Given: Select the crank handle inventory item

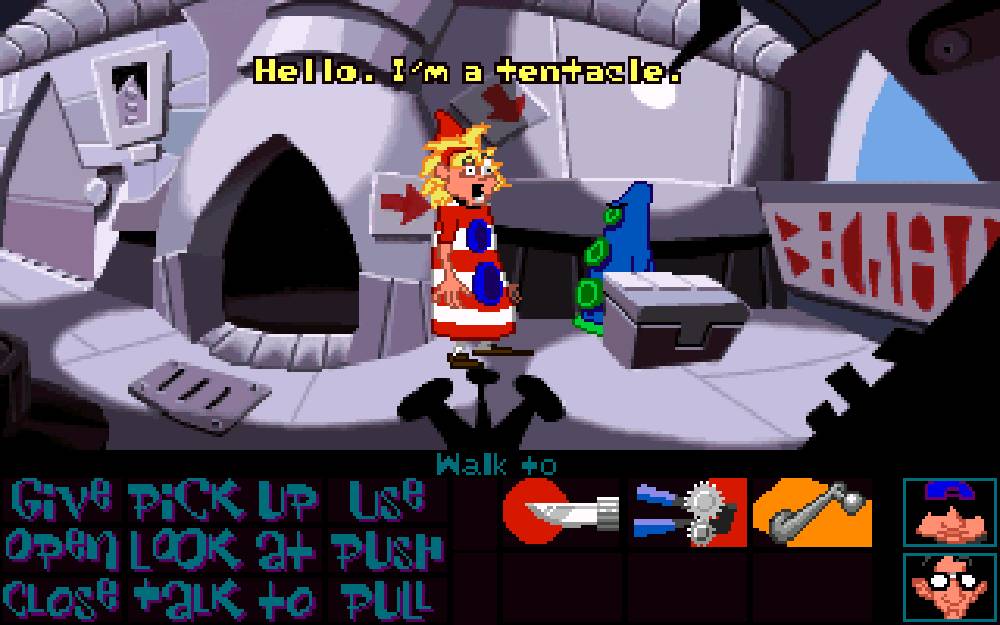Looking at the screenshot, I should (812, 513).
